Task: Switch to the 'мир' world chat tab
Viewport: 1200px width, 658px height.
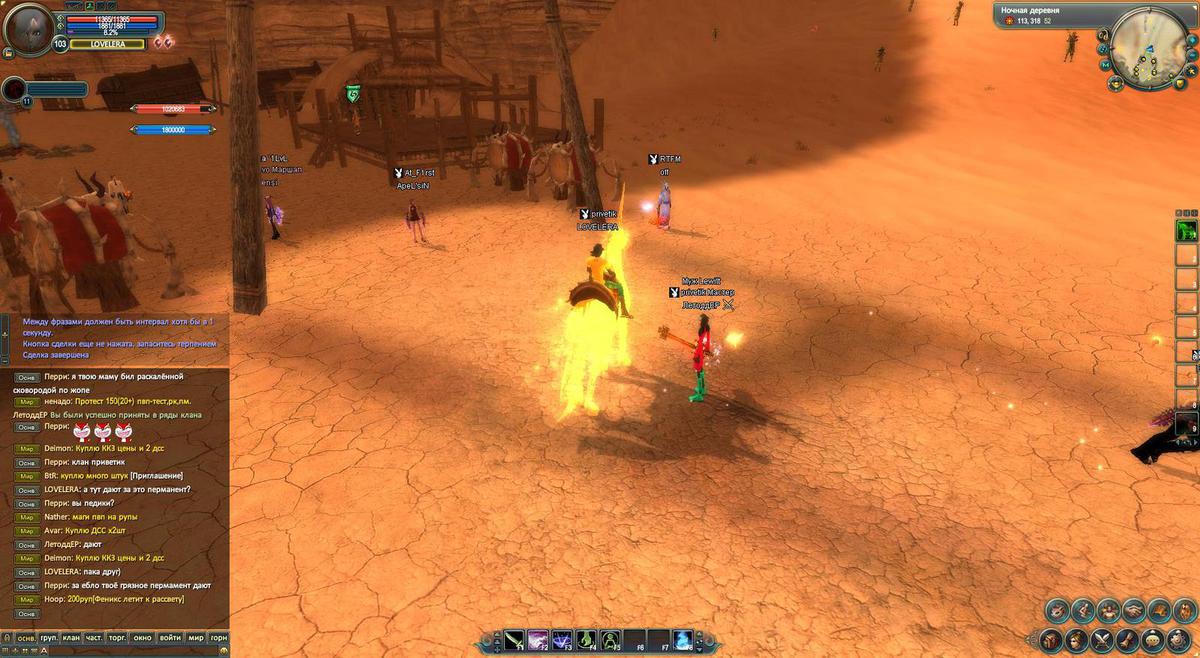Action: pyautogui.click(x=195, y=637)
